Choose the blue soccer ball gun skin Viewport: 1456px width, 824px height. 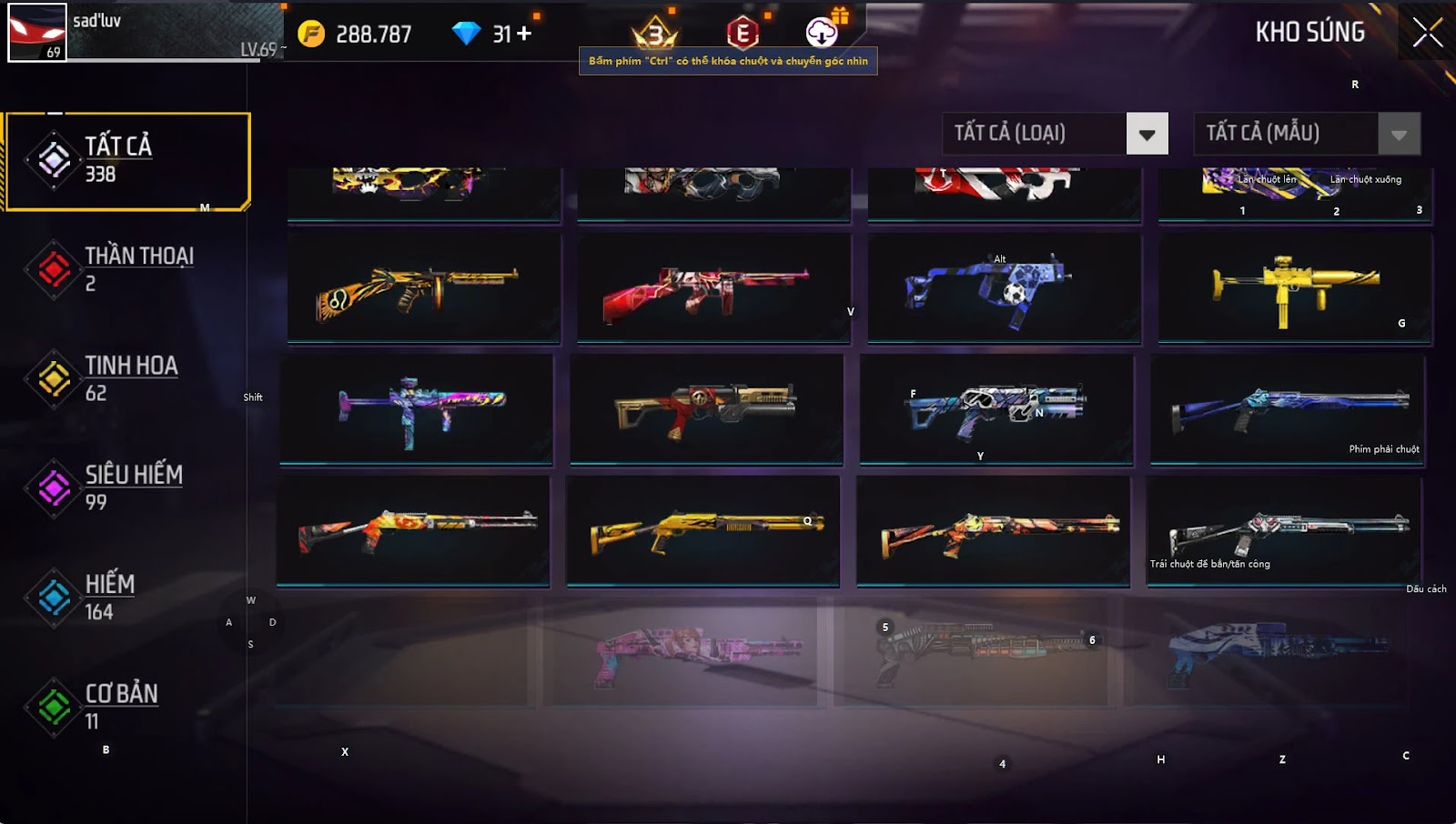1004,288
